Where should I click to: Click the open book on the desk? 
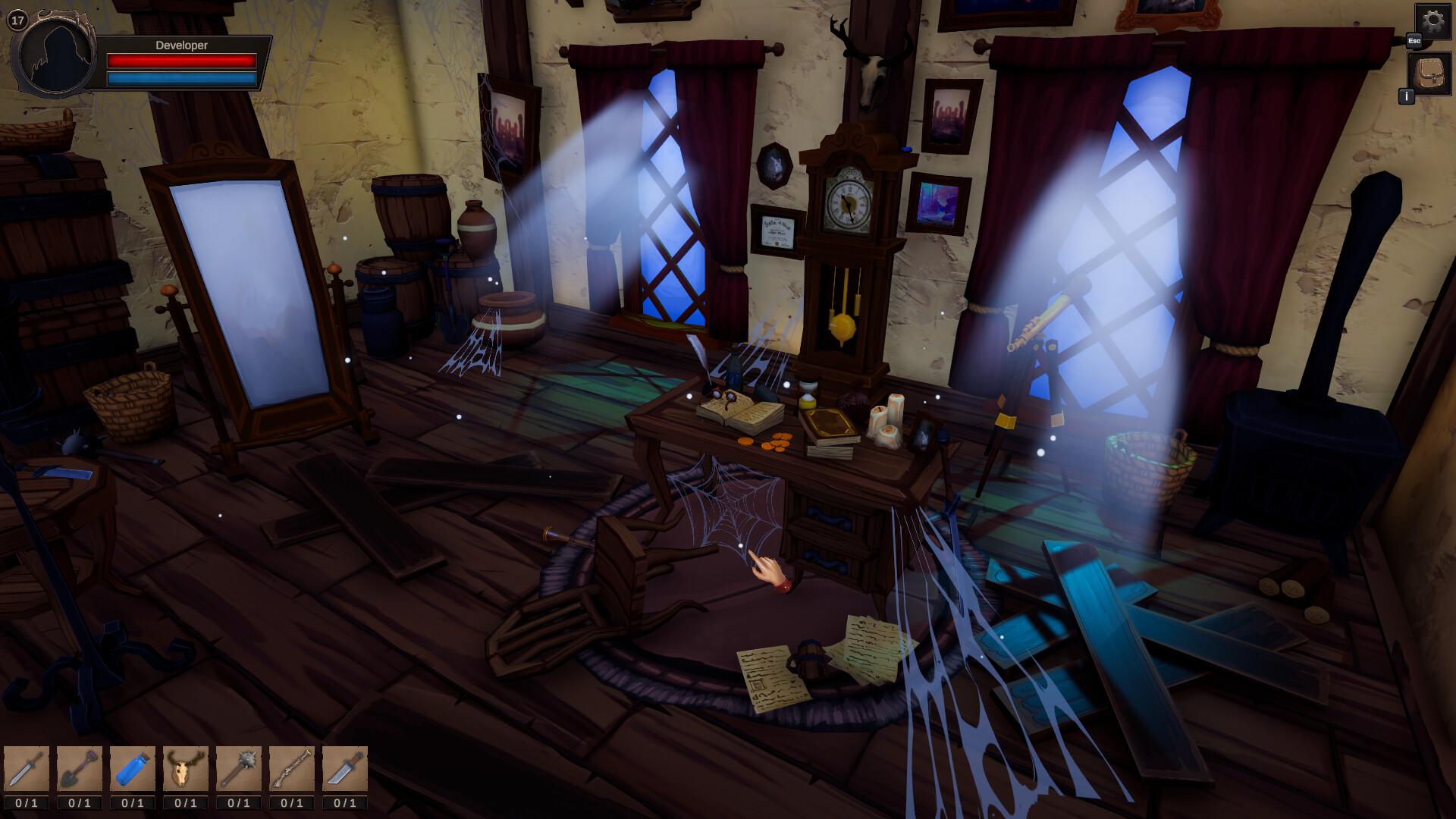click(x=739, y=413)
